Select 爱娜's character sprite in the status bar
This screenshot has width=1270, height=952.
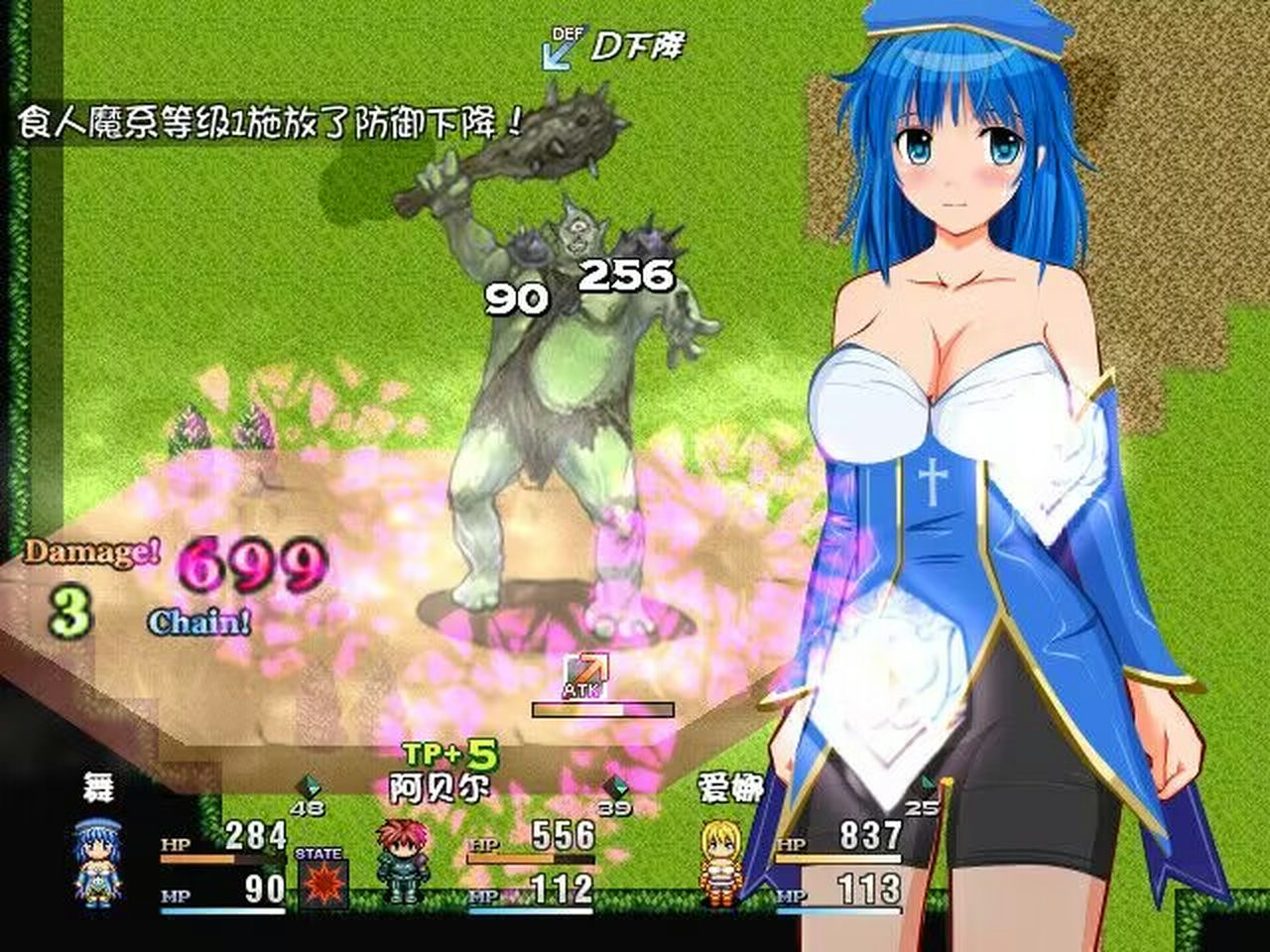[x=721, y=861]
